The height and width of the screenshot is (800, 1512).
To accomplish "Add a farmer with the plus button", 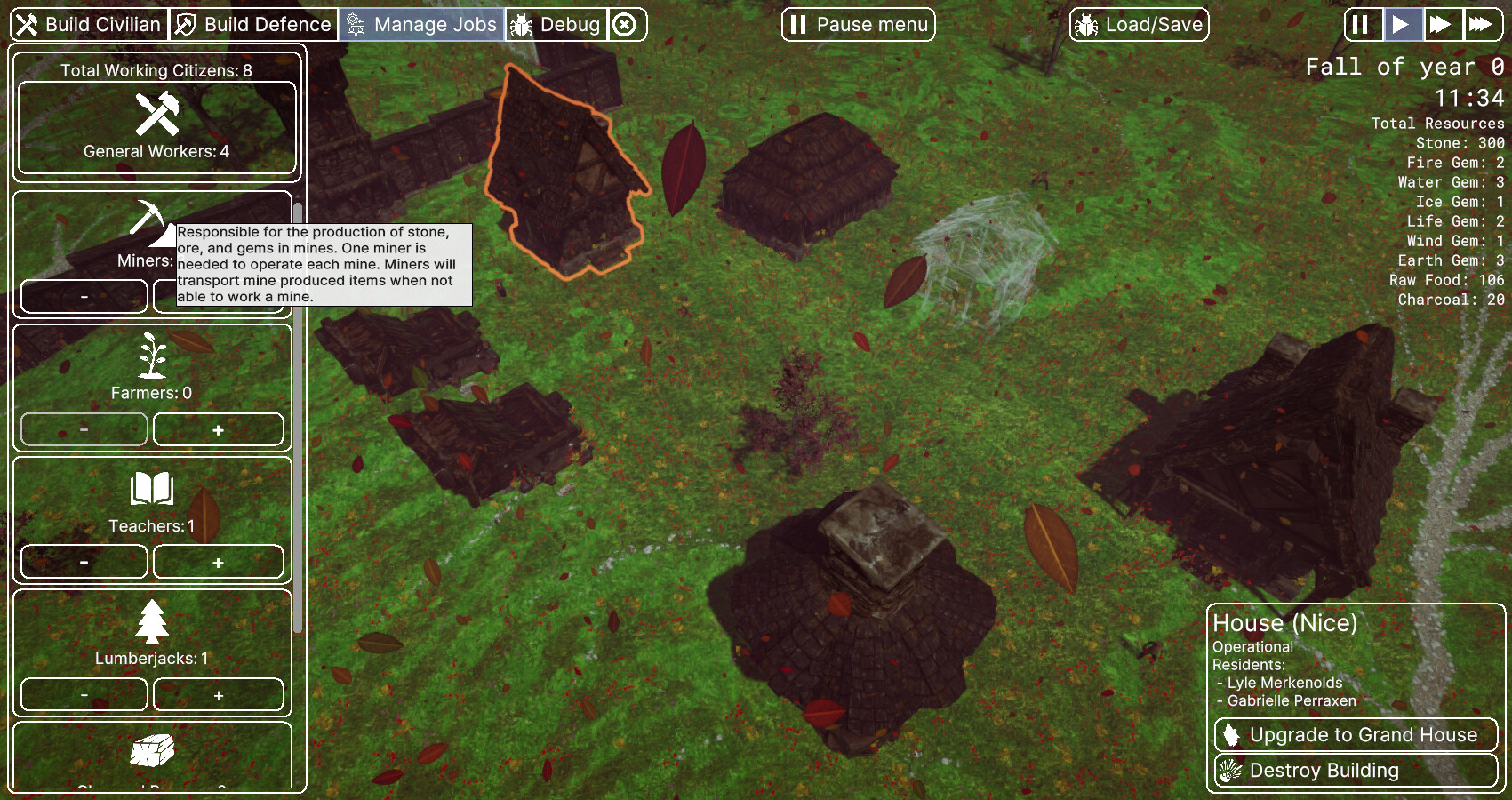I will click(x=219, y=430).
